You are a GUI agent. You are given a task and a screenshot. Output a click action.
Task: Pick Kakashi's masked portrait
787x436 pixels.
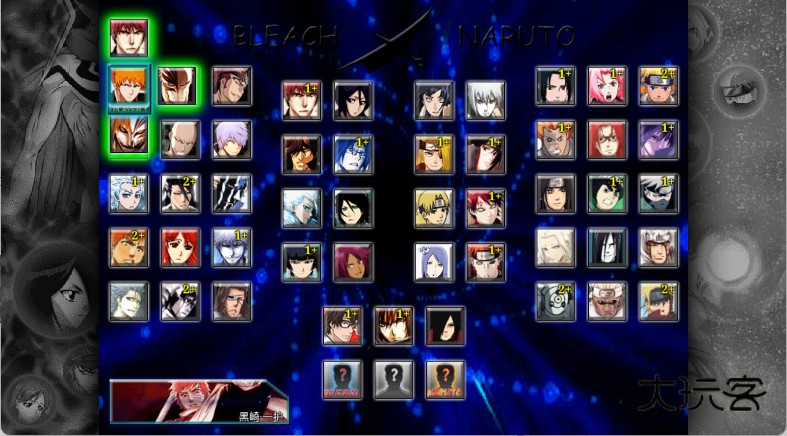[660, 193]
